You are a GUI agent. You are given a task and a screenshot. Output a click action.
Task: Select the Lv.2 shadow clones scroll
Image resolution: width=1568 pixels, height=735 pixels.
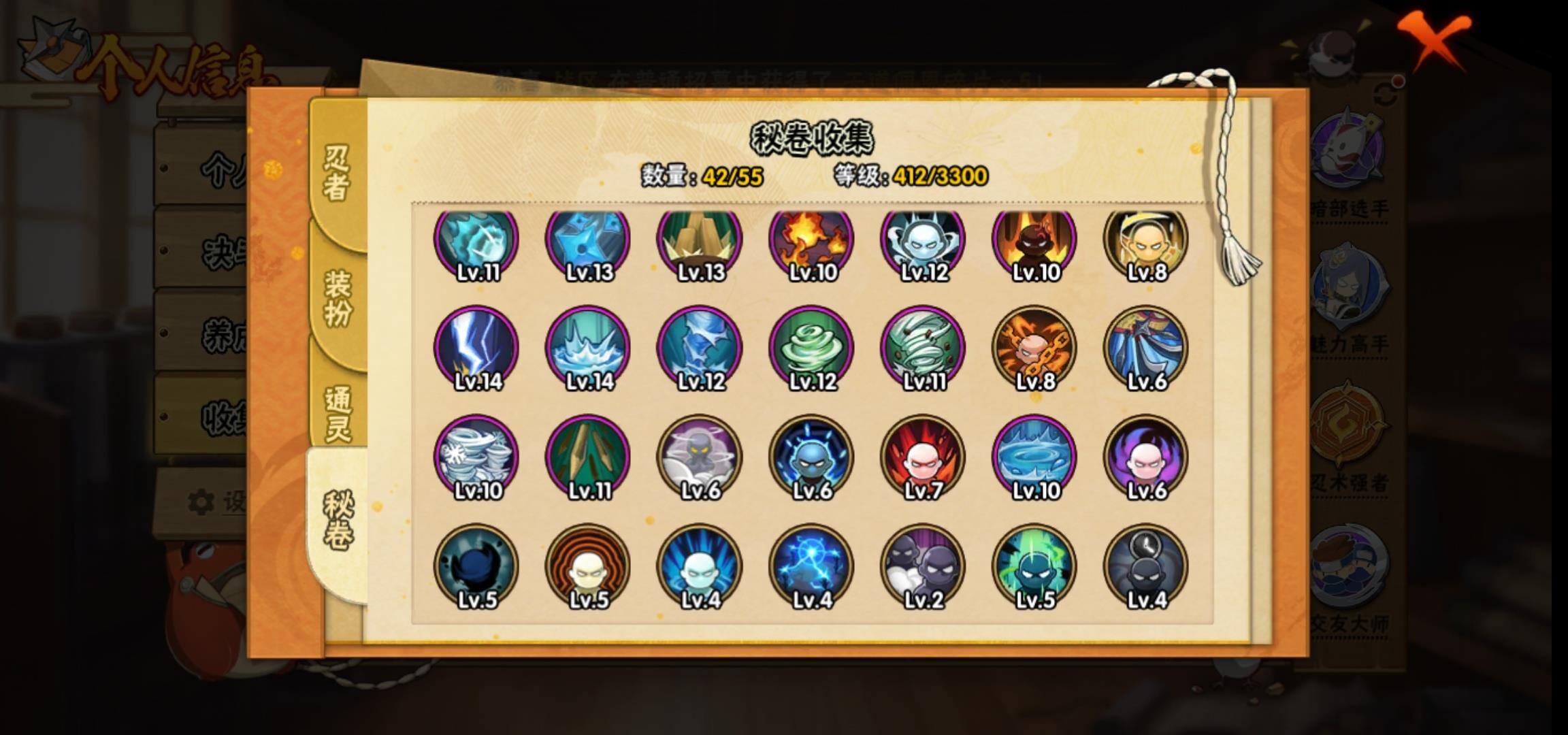(x=923, y=566)
